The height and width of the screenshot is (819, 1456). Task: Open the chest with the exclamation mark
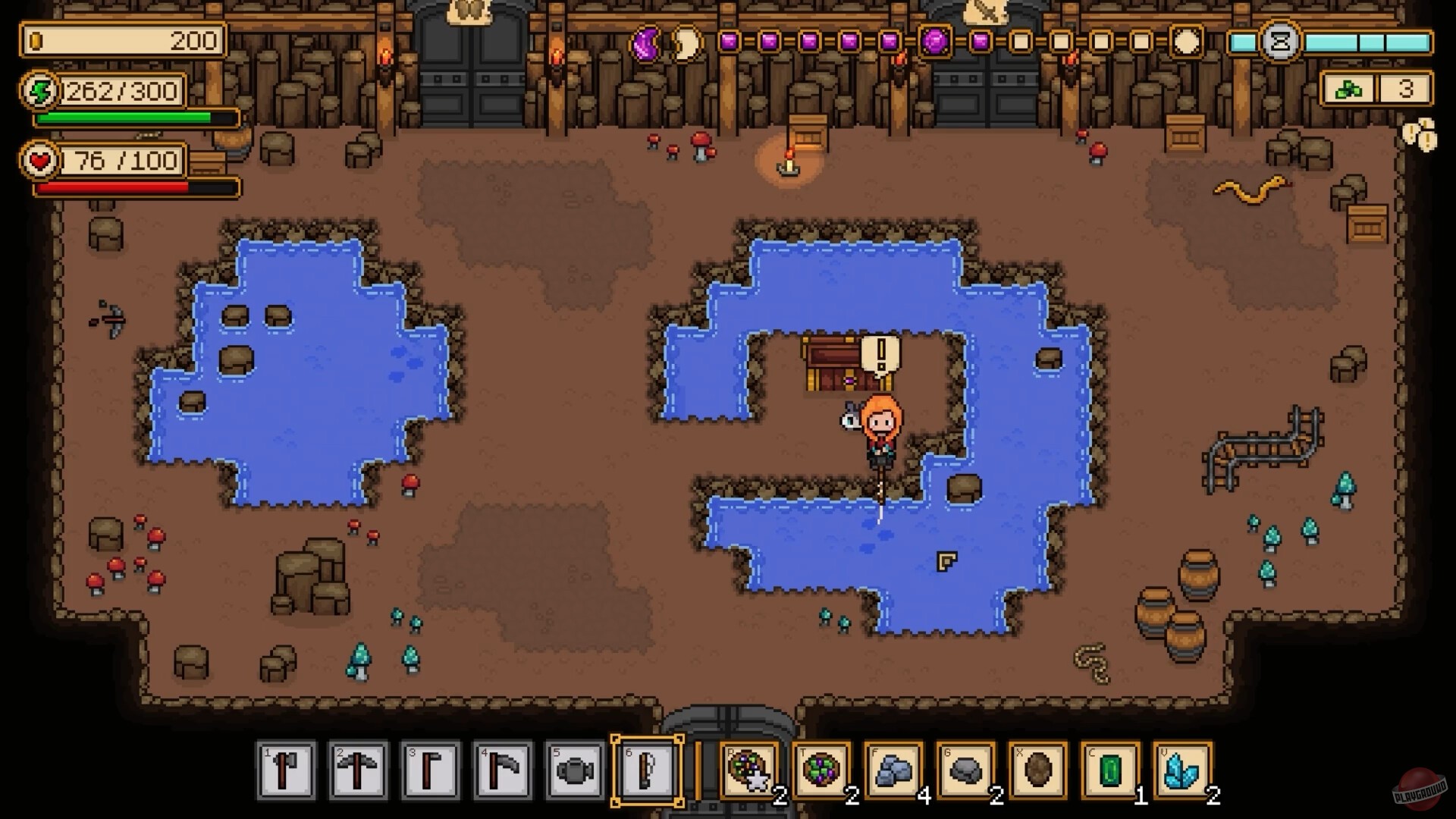coord(830,366)
